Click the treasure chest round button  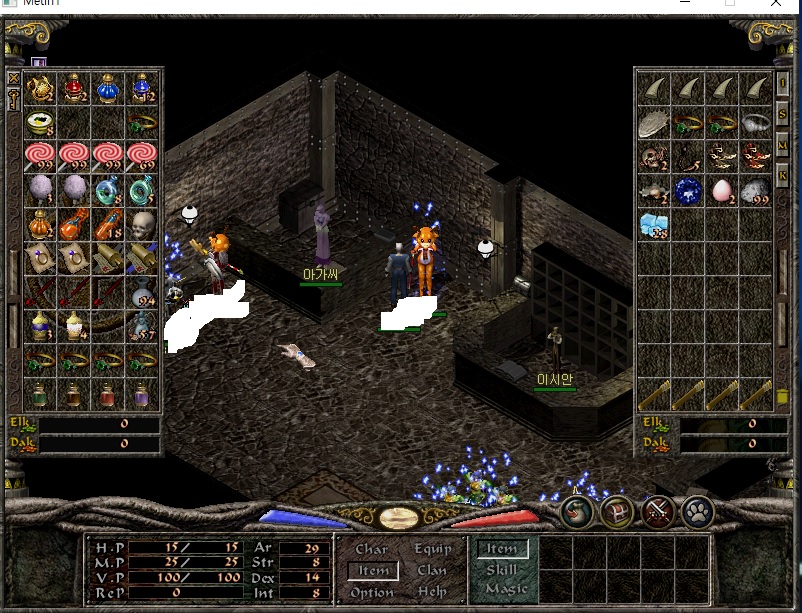pos(617,512)
